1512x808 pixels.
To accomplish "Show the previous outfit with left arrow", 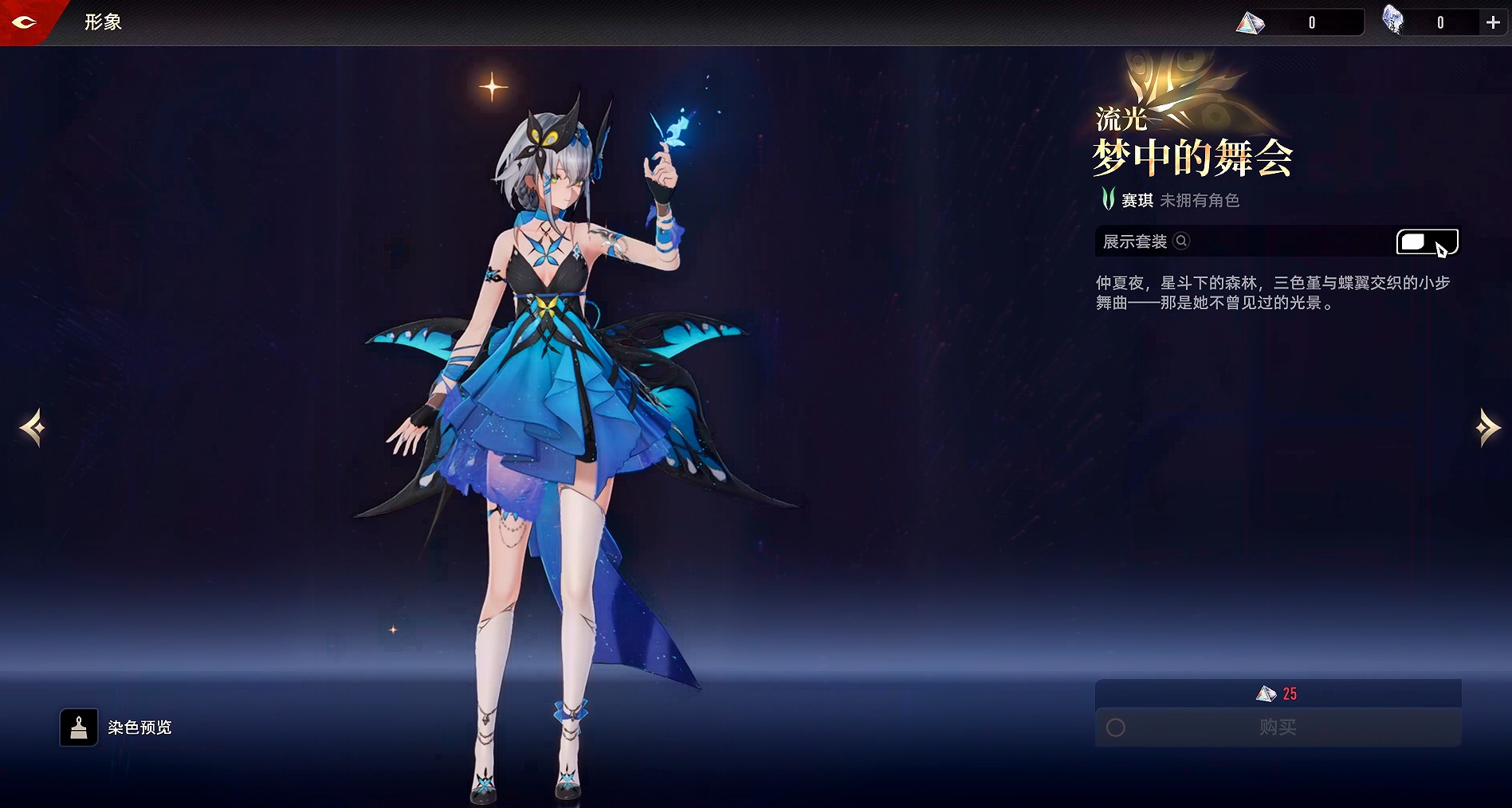I will coord(33,428).
